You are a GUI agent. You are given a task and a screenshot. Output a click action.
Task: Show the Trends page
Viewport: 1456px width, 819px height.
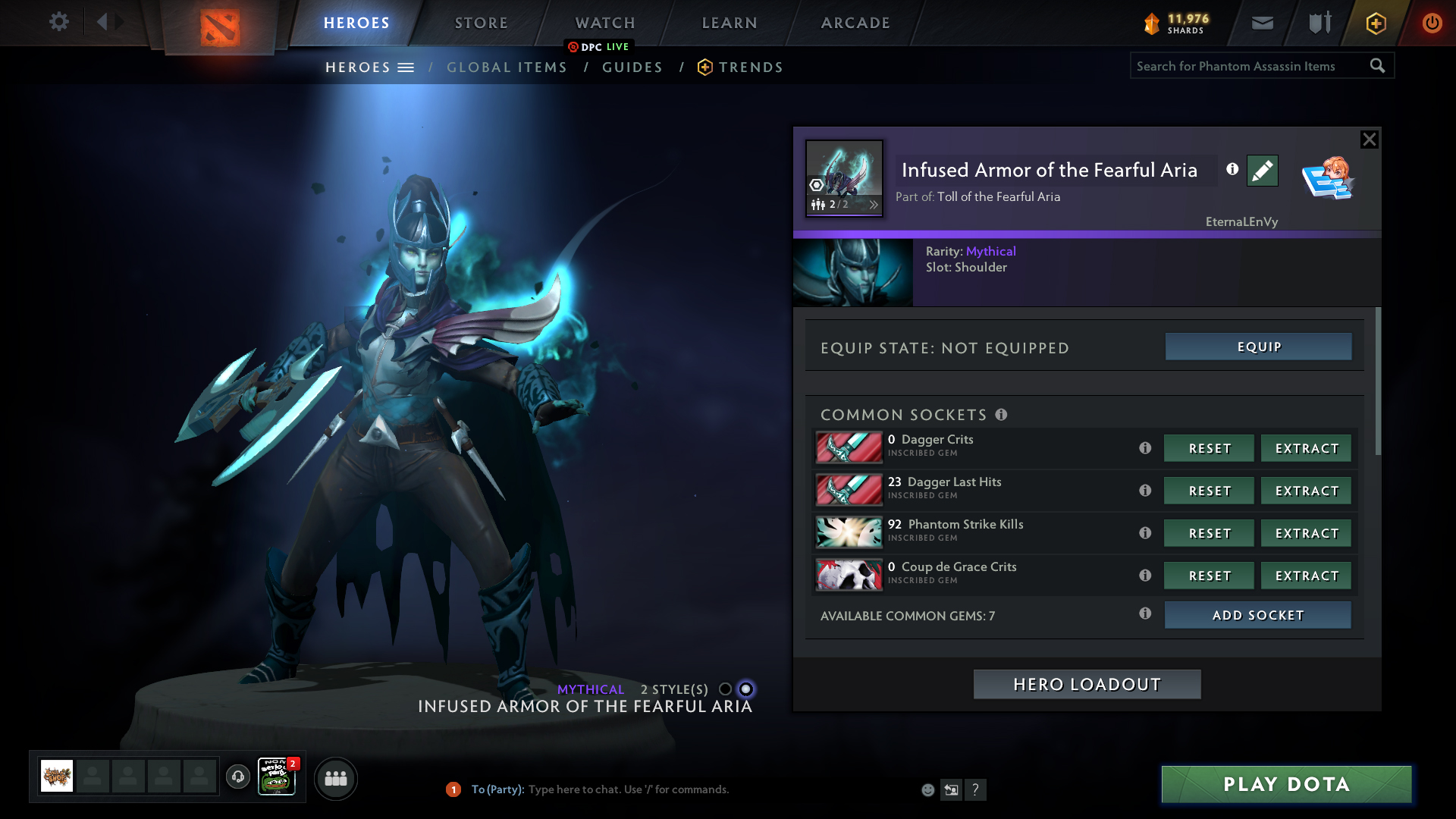tap(750, 67)
